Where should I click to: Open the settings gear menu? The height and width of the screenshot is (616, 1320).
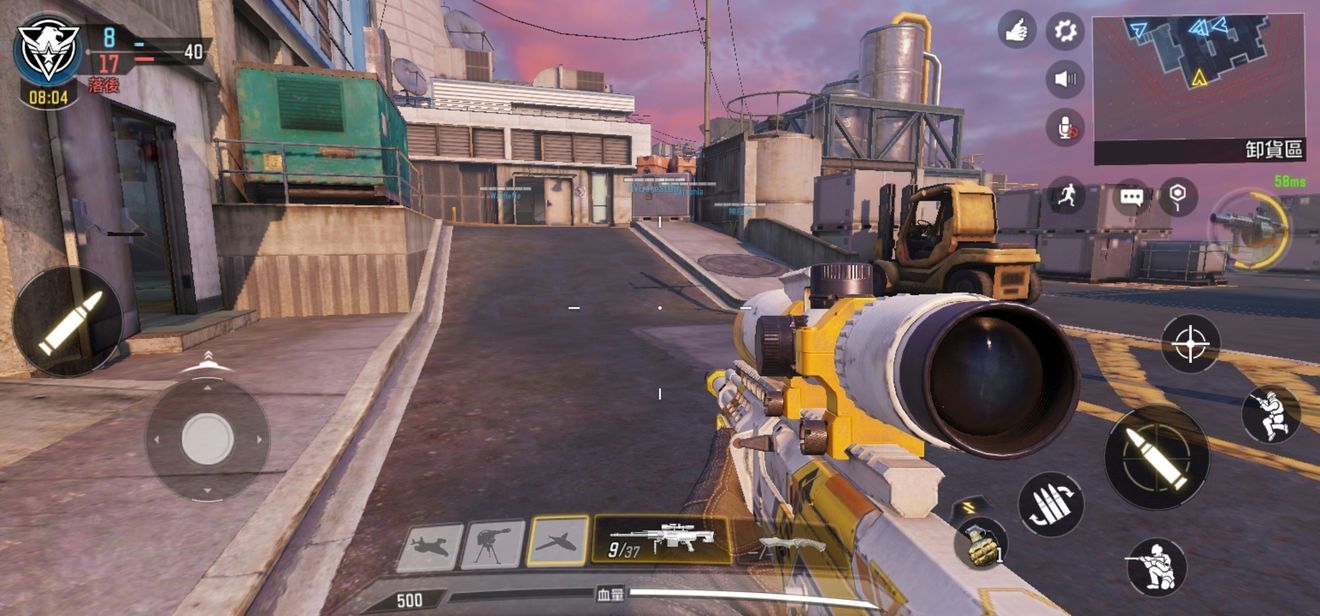click(x=1065, y=30)
